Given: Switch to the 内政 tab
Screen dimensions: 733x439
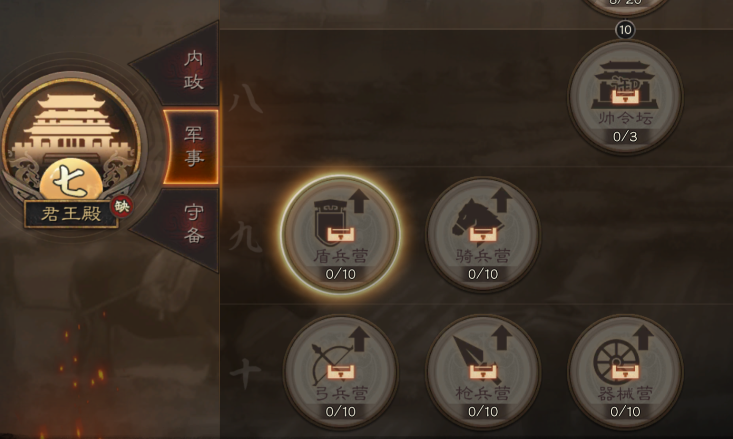Looking at the screenshot, I should coord(192,70).
